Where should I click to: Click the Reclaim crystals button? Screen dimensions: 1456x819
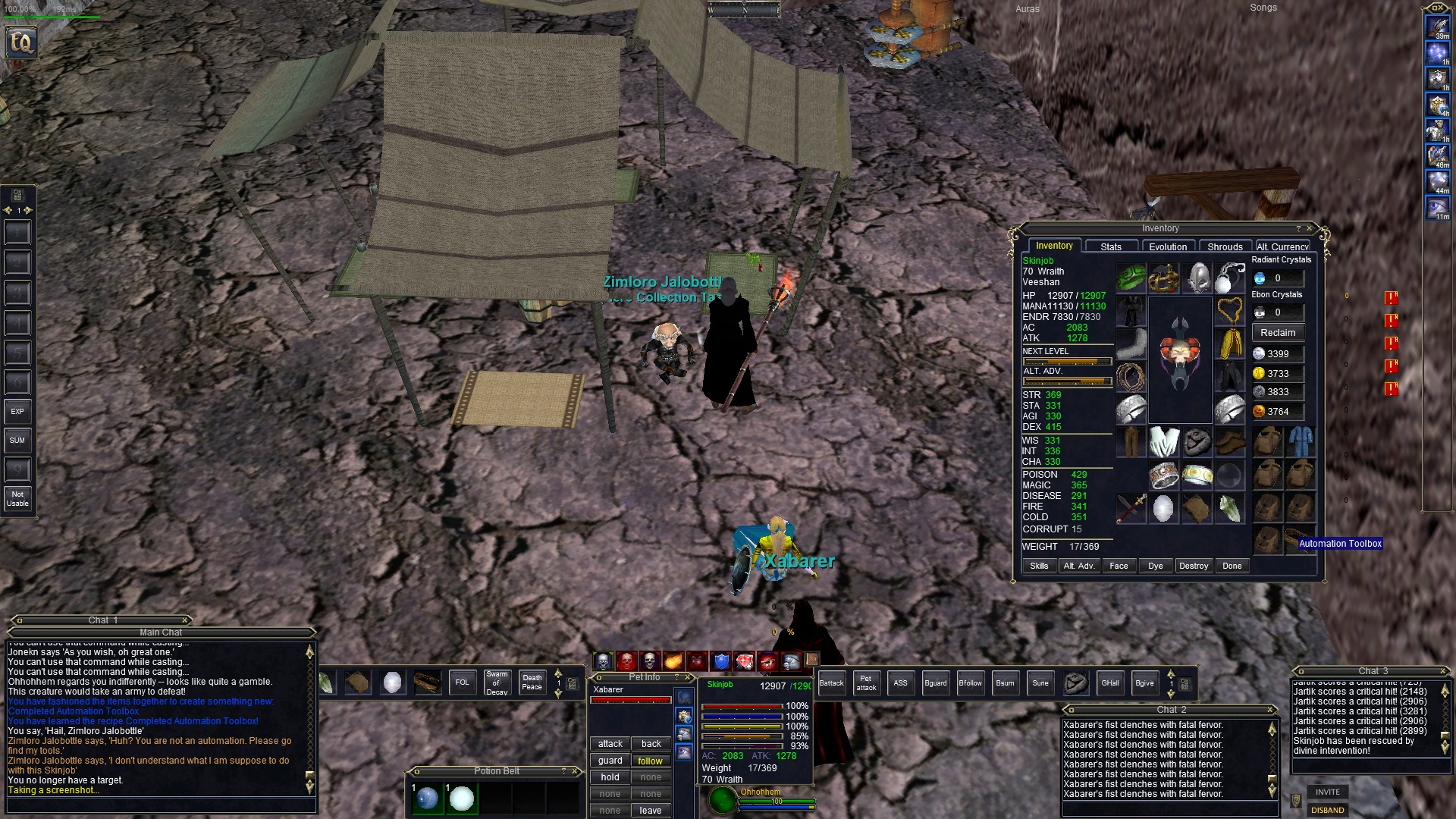(x=1278, y=333)
